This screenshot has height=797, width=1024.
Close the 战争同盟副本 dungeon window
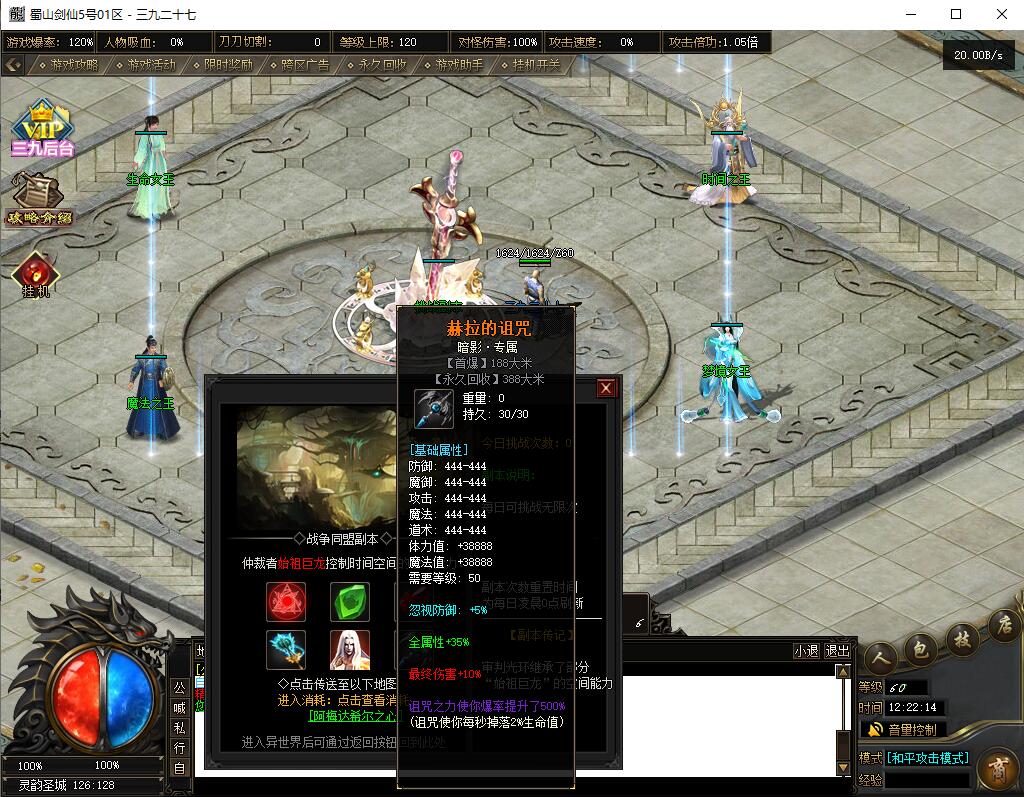click(x=606, y=388)
